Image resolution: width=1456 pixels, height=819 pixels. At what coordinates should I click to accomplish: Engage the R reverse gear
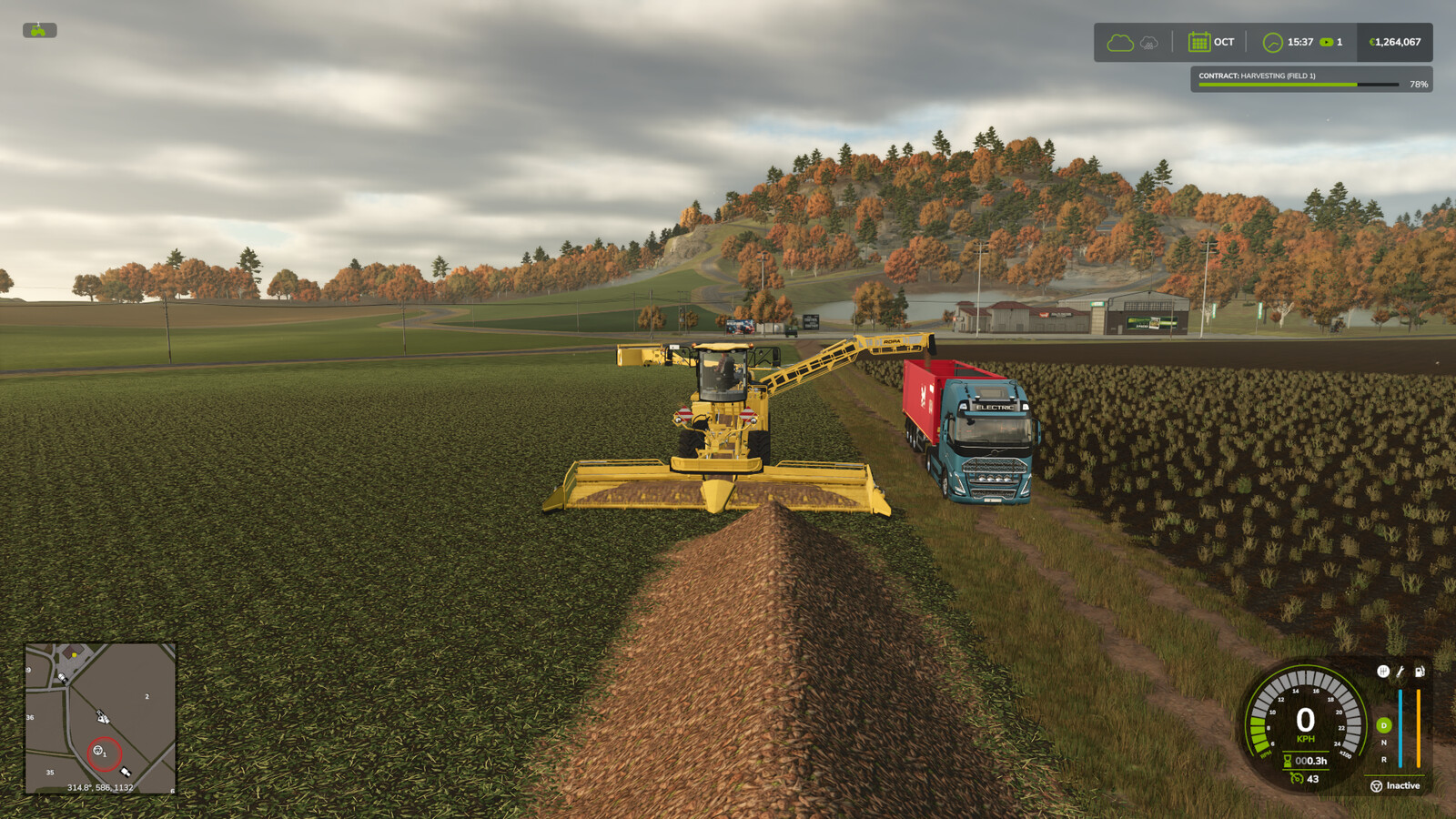pyautogui.click(x=1383, y=760)
